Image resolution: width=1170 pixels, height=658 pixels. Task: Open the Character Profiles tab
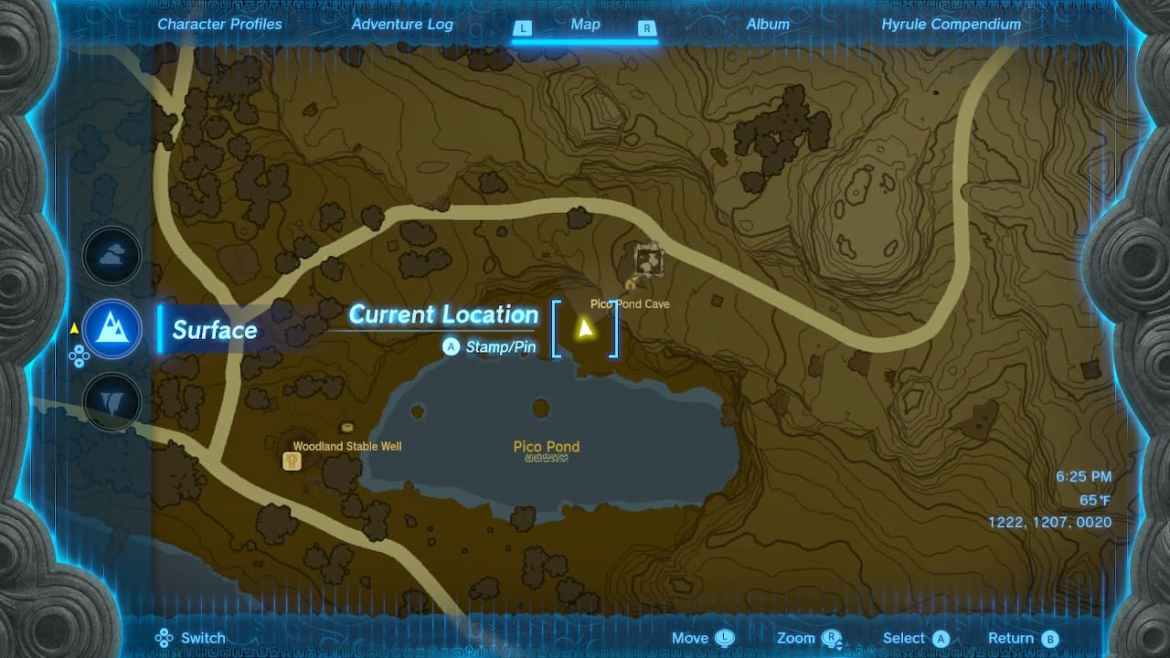(x=220, y=24)
